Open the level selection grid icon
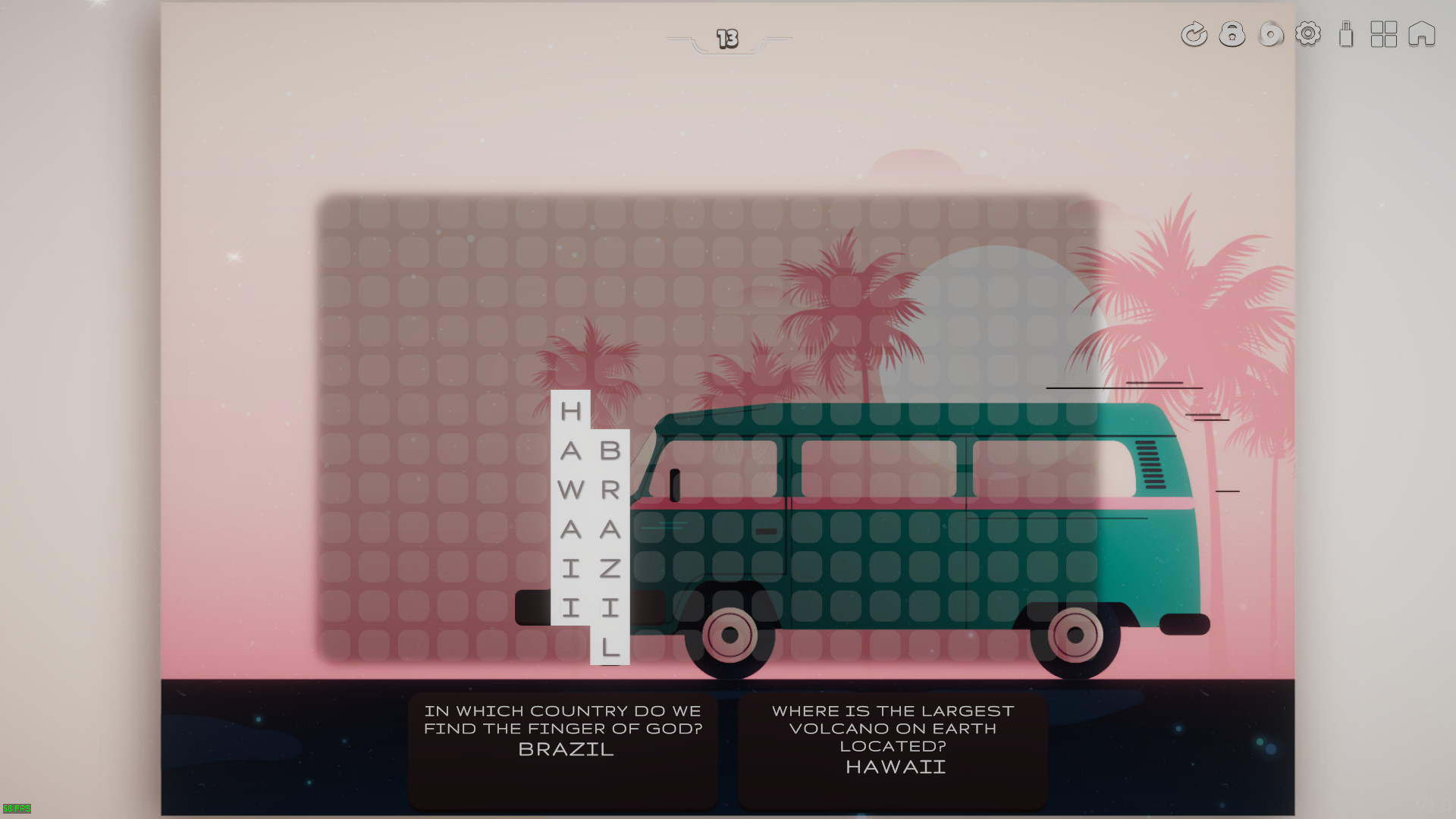Screen dimensions: 1456x819 point(1385,34)
